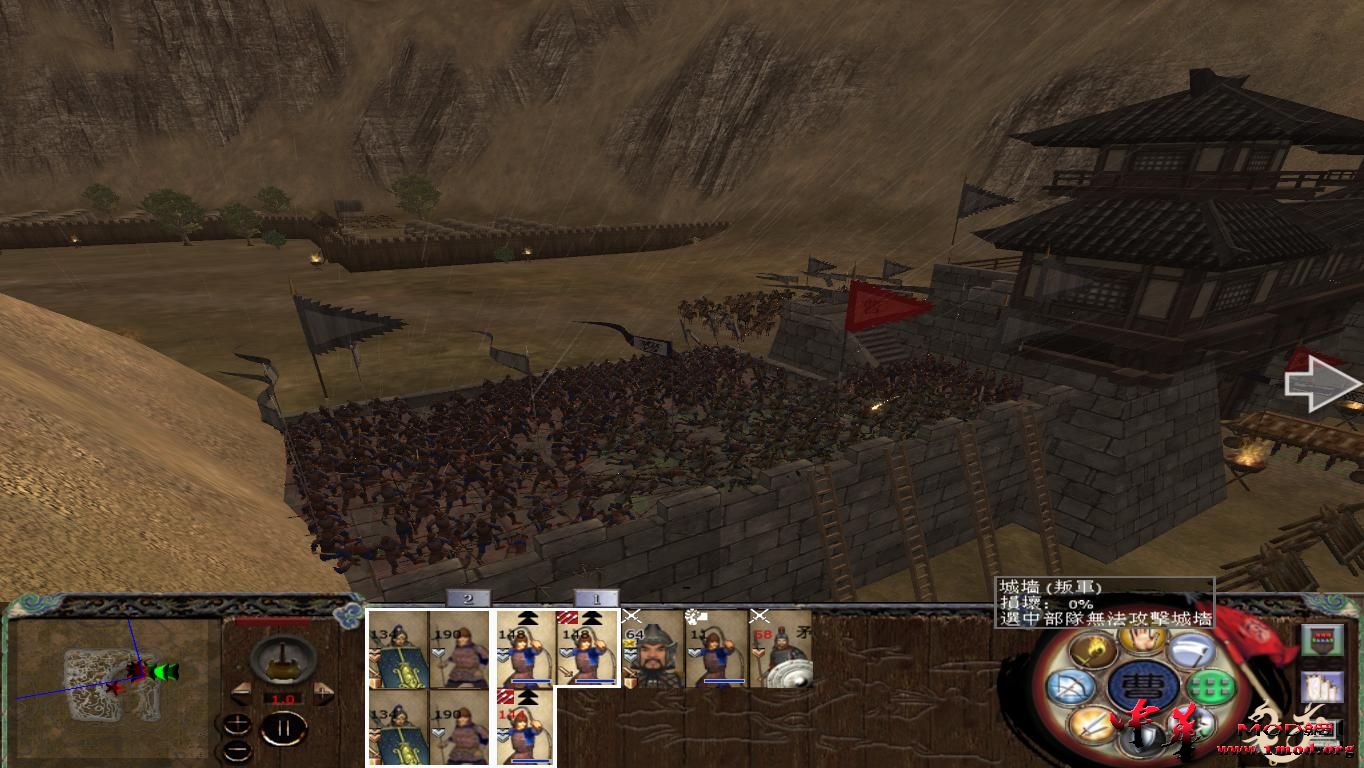This screenshot has width=1364, height=768.
Task: Pause the battle with the pause button
Action: 284,727
